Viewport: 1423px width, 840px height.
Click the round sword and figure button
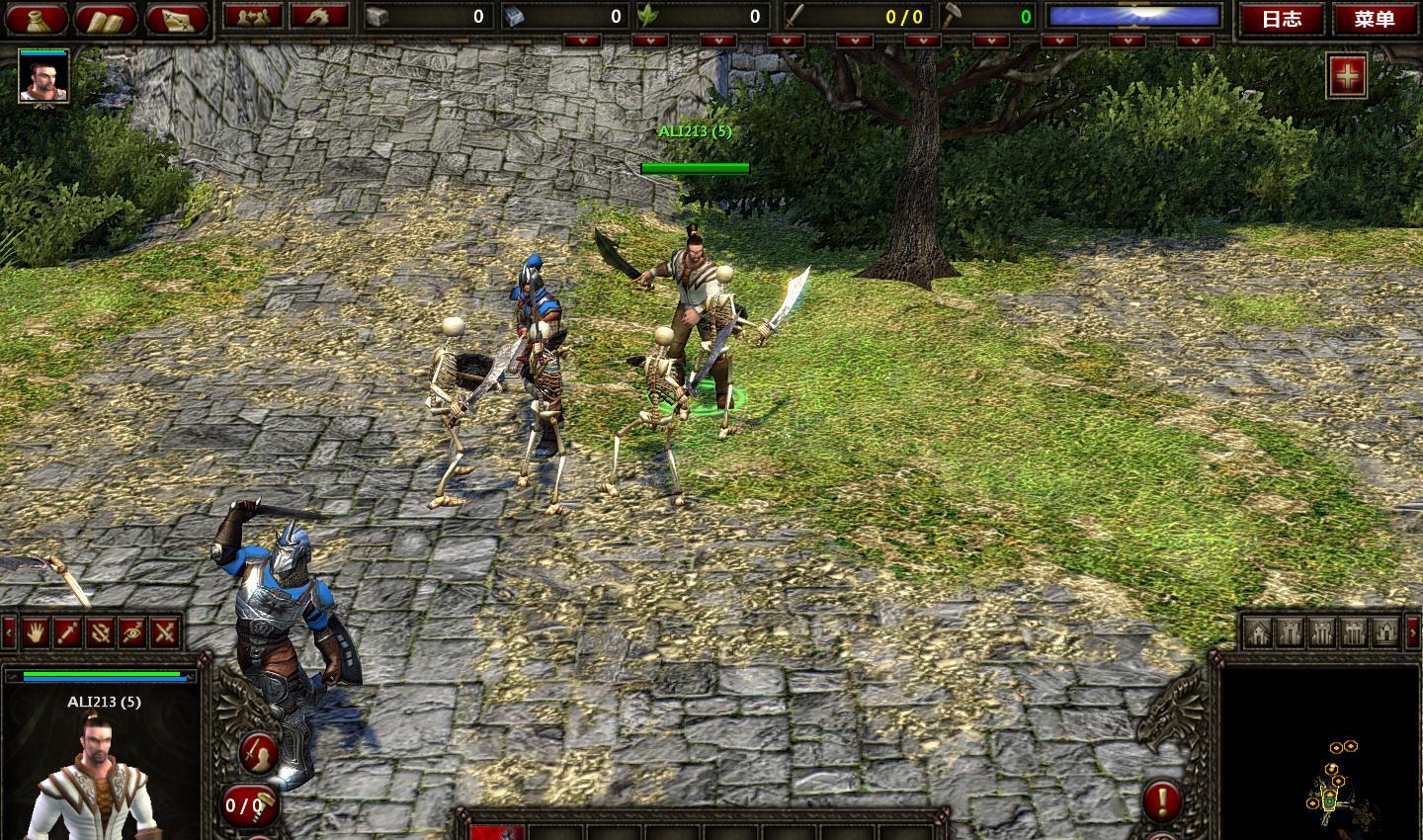tap(259, 754)
